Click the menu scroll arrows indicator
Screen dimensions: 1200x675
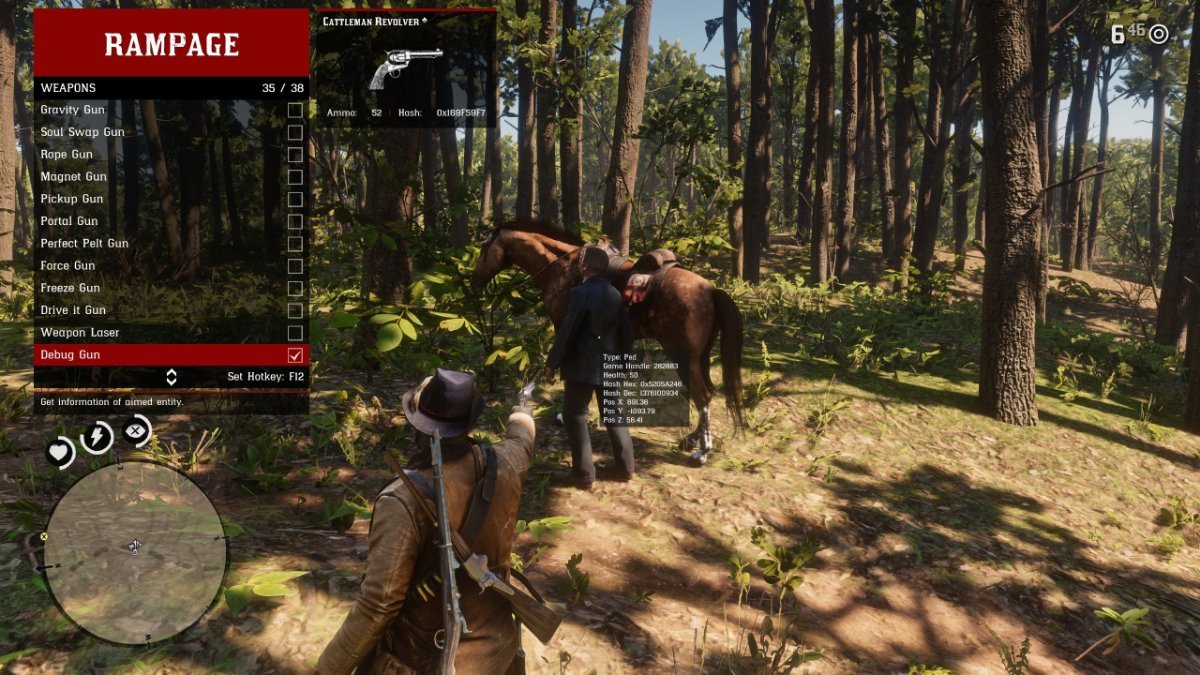click(171, 377)
